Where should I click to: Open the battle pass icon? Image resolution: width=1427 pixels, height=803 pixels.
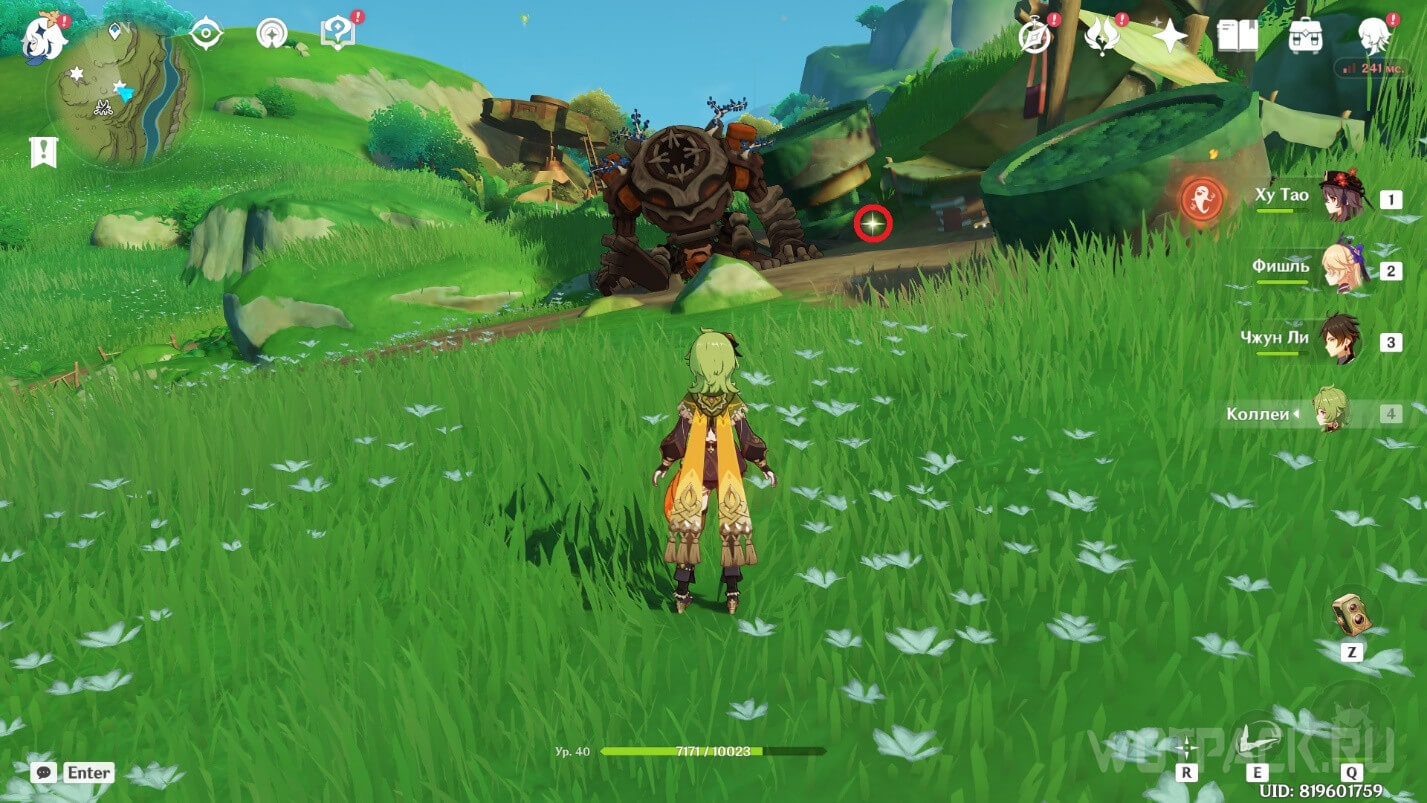1102,36
